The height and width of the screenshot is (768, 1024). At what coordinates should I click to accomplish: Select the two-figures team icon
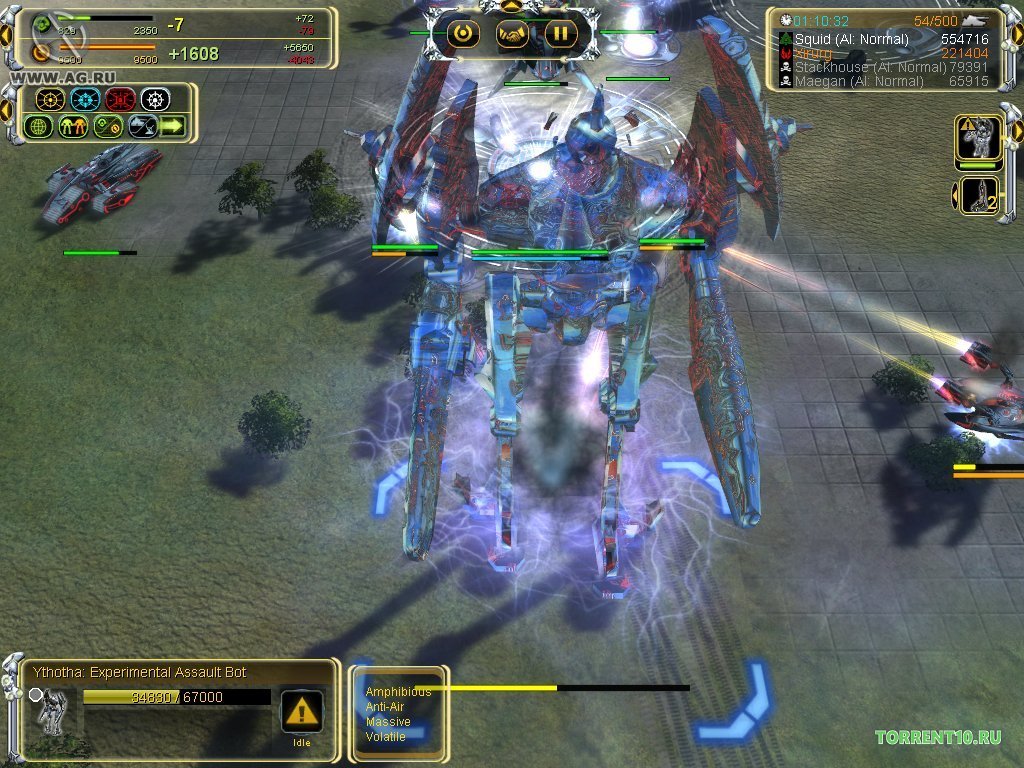pos(73,126)
